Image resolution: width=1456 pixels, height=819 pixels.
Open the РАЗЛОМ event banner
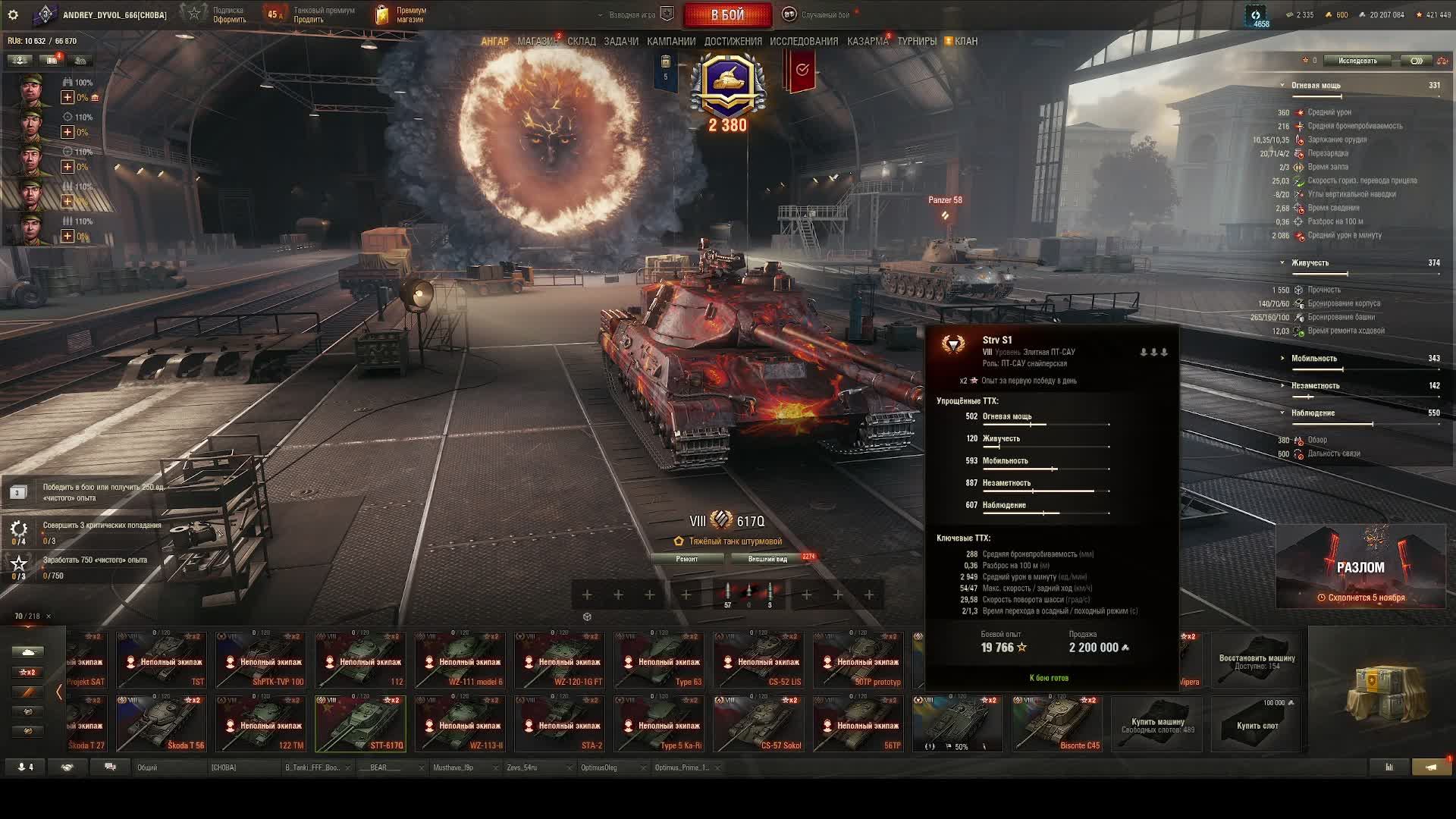click(1360, 567)
